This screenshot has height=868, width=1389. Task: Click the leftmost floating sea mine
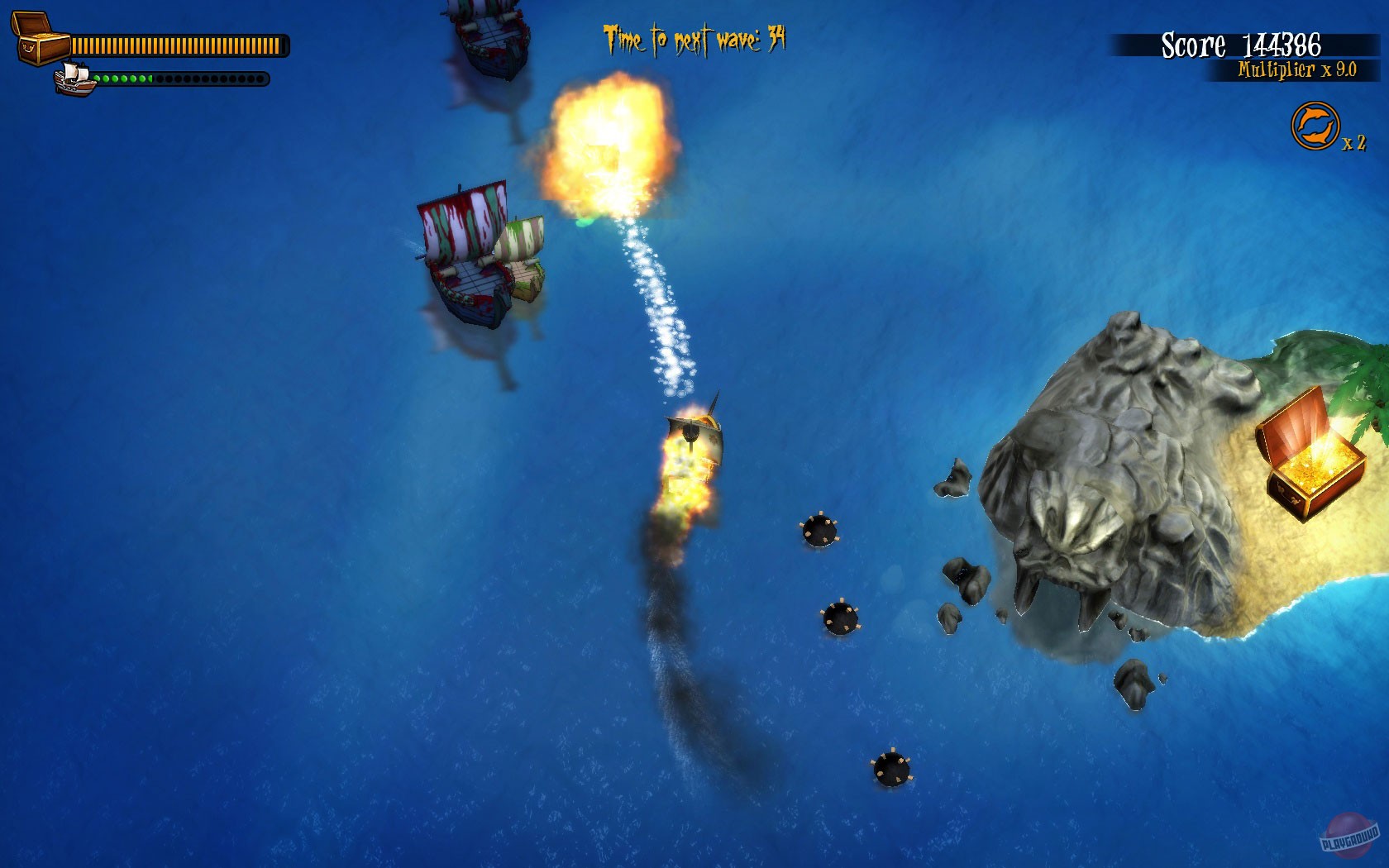coord(819,529)
